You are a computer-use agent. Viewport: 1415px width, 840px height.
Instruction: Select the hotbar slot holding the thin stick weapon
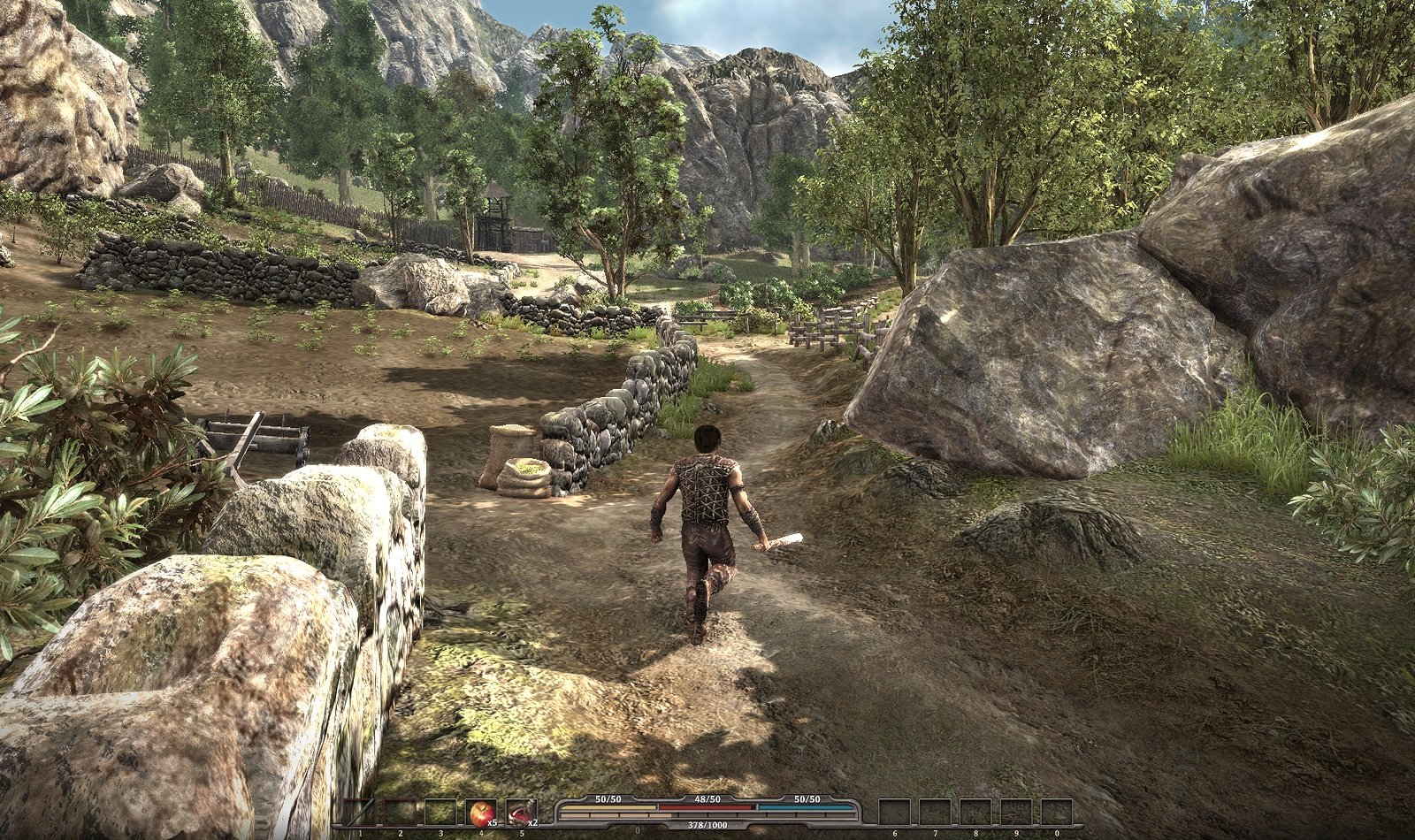(359, 812)
